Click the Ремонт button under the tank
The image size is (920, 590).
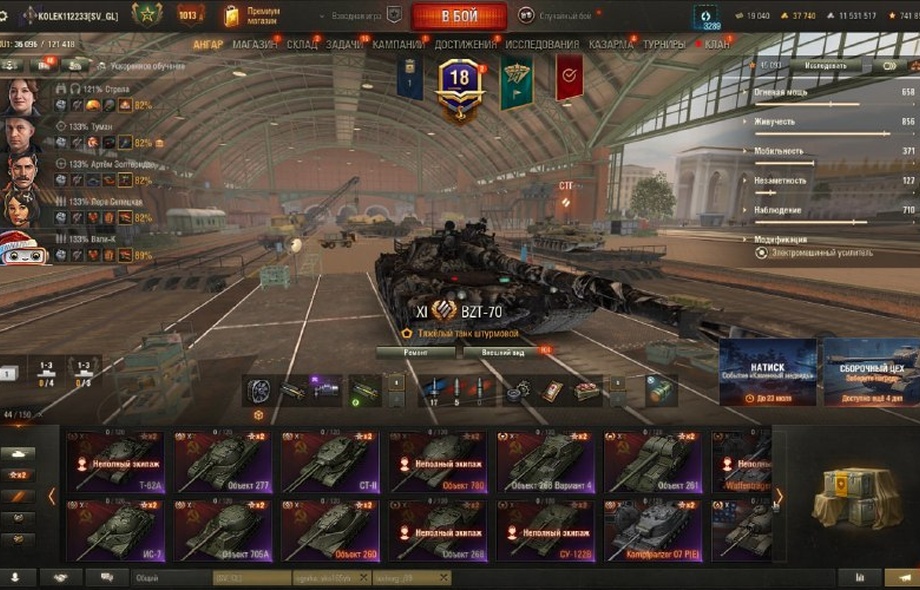point(415,352)
